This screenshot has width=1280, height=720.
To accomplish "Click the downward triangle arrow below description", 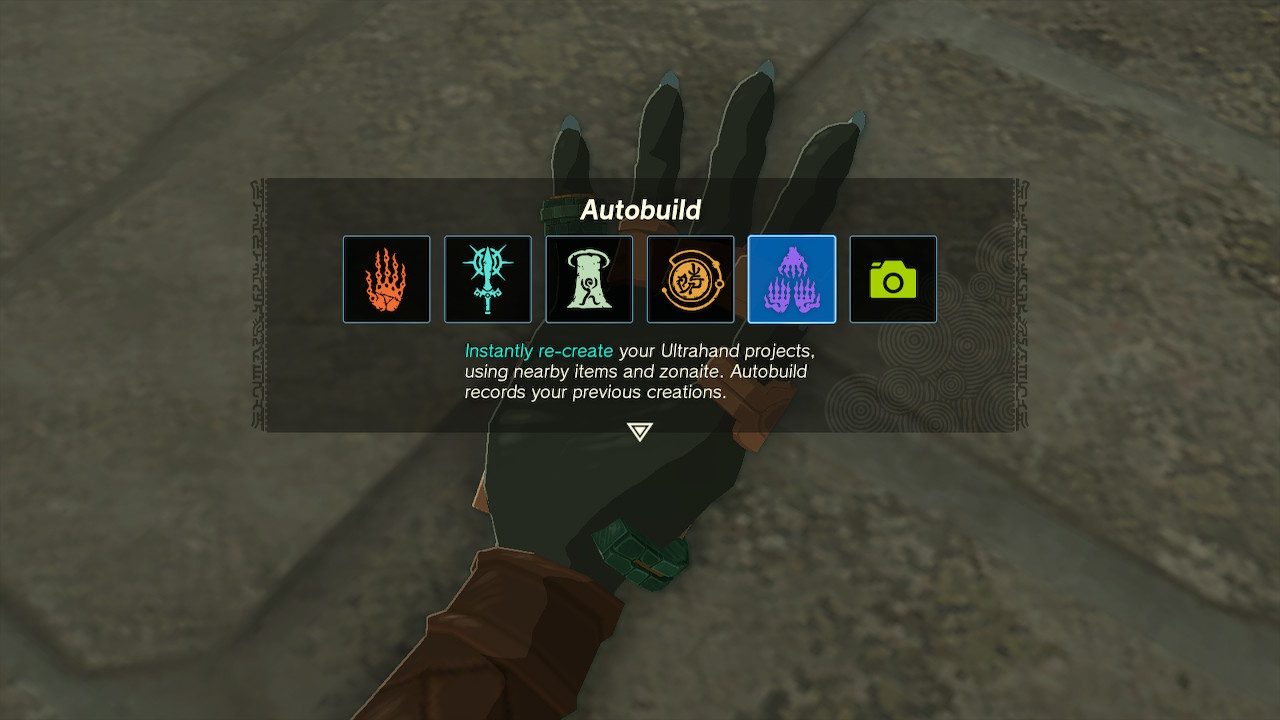I will [639, 431].
